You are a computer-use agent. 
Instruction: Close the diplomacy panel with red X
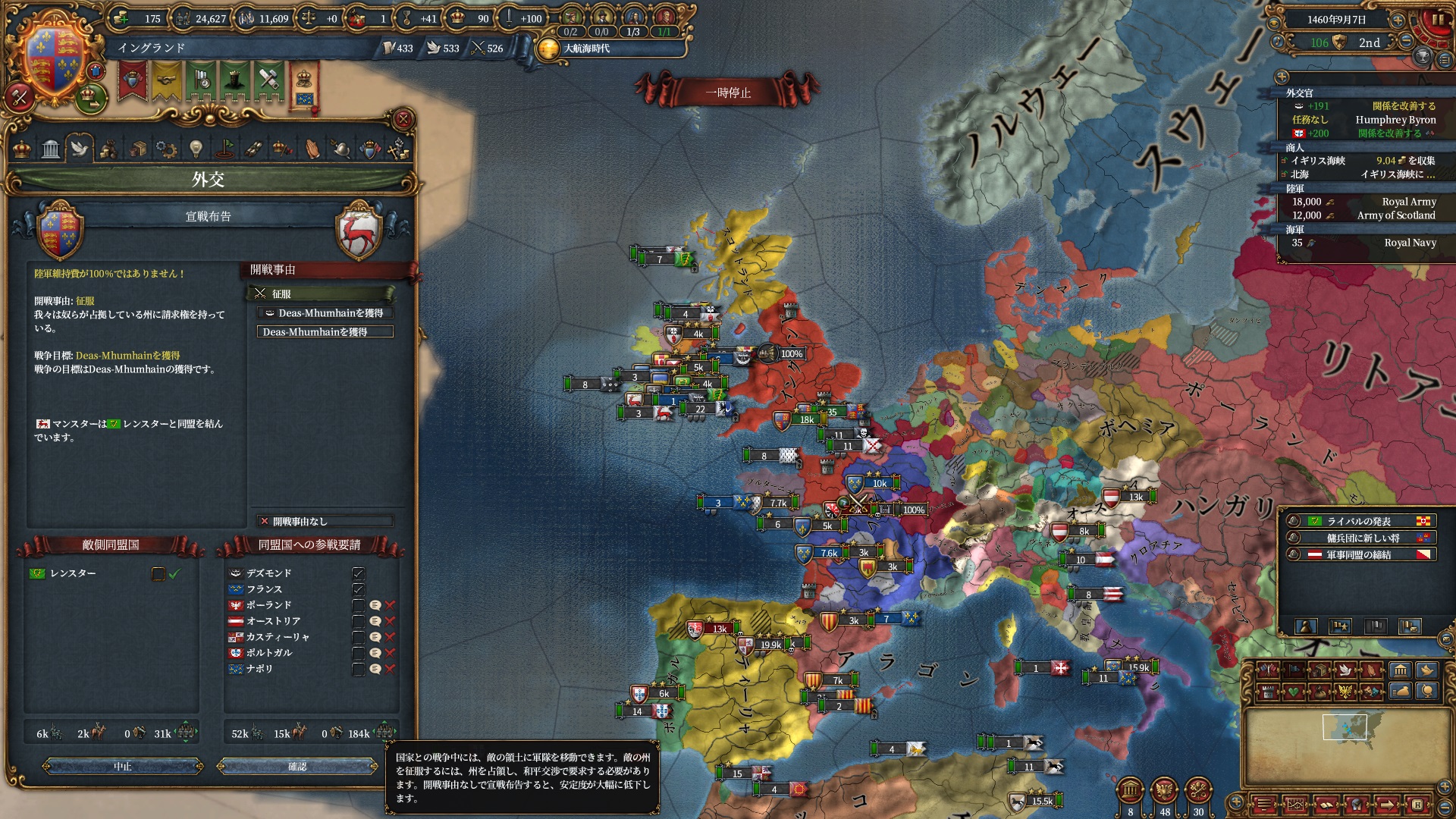403,119
